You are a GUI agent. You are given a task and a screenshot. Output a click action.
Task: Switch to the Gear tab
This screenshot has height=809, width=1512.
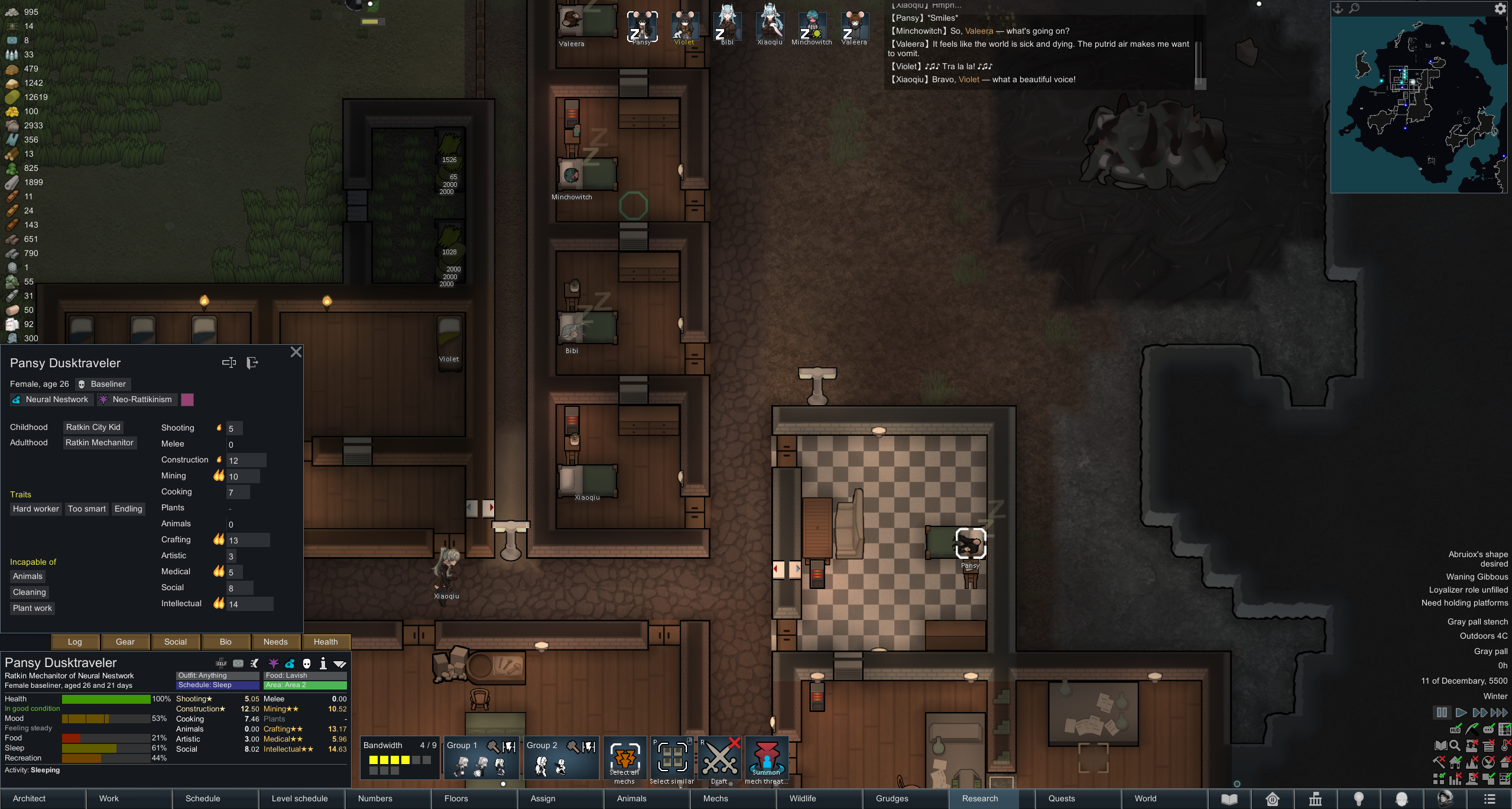pos(125,642)
